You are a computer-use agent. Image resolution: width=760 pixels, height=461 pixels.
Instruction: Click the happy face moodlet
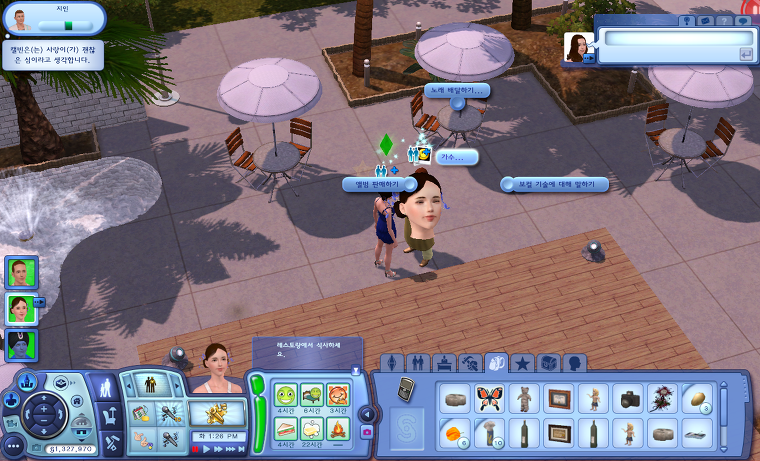286,395
